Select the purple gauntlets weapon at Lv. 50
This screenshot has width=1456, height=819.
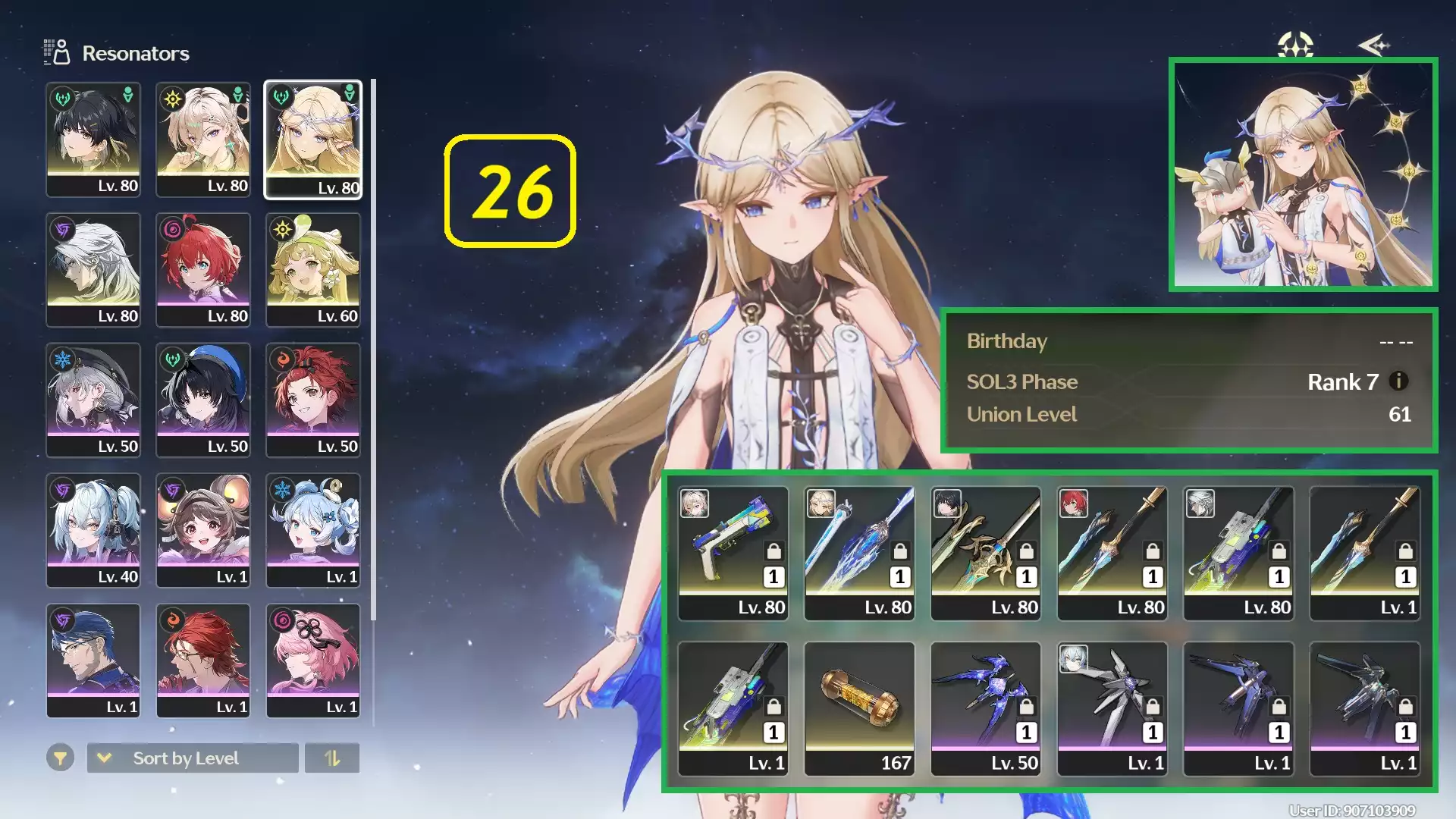tap(986, 709)
